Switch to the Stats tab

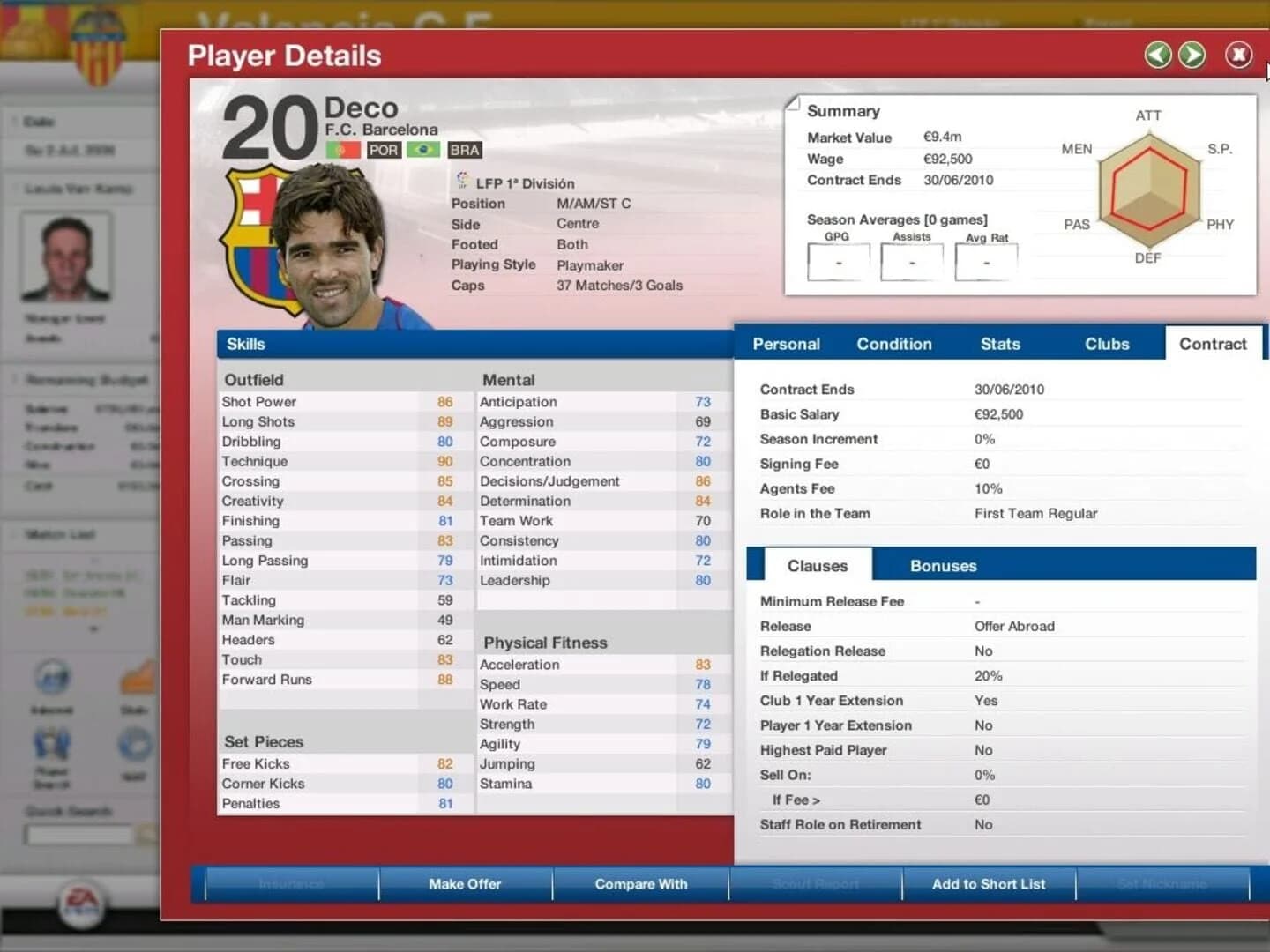(1000, 344)
